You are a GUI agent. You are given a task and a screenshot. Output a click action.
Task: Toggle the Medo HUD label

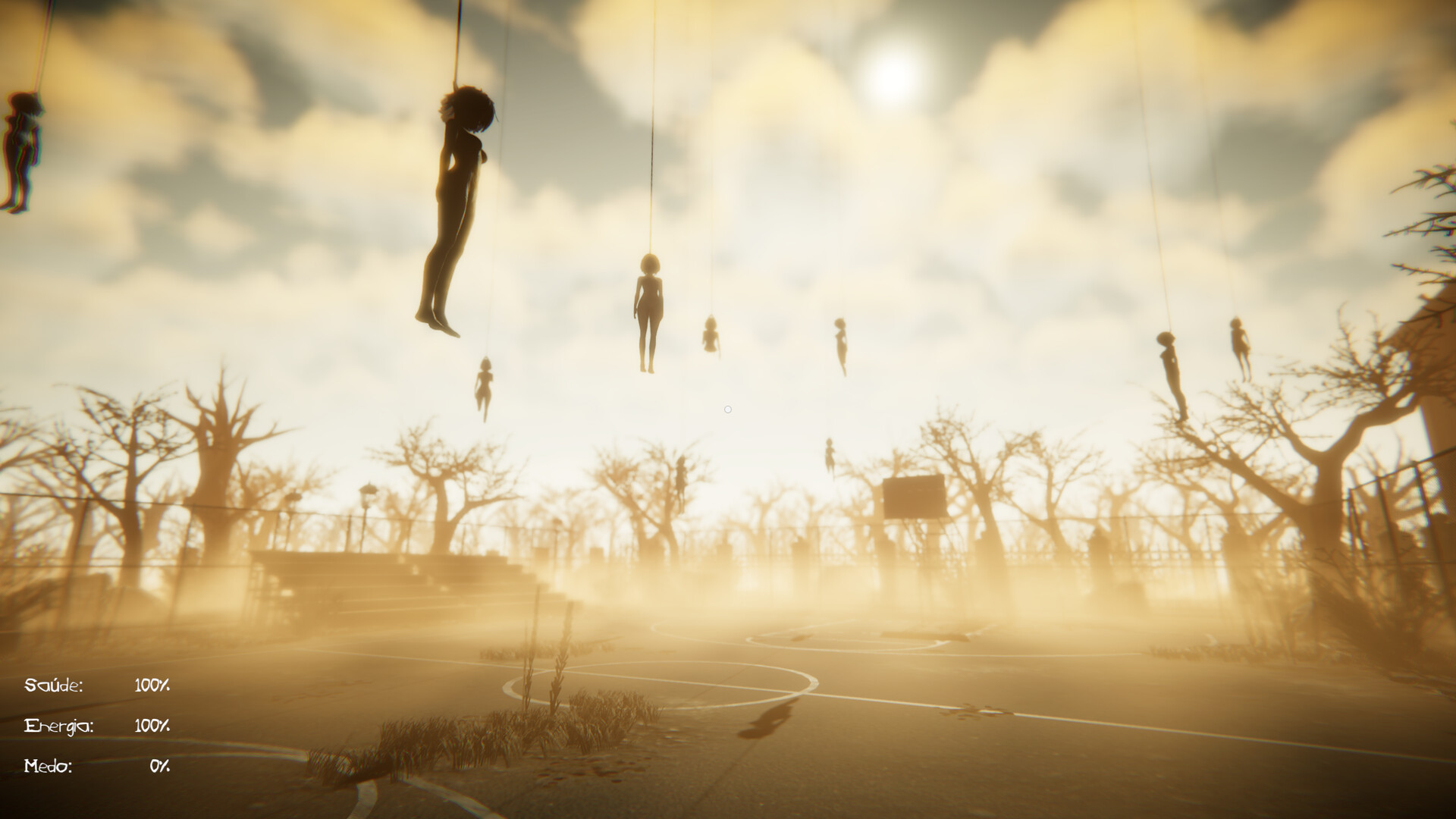[x=50, y=767]
